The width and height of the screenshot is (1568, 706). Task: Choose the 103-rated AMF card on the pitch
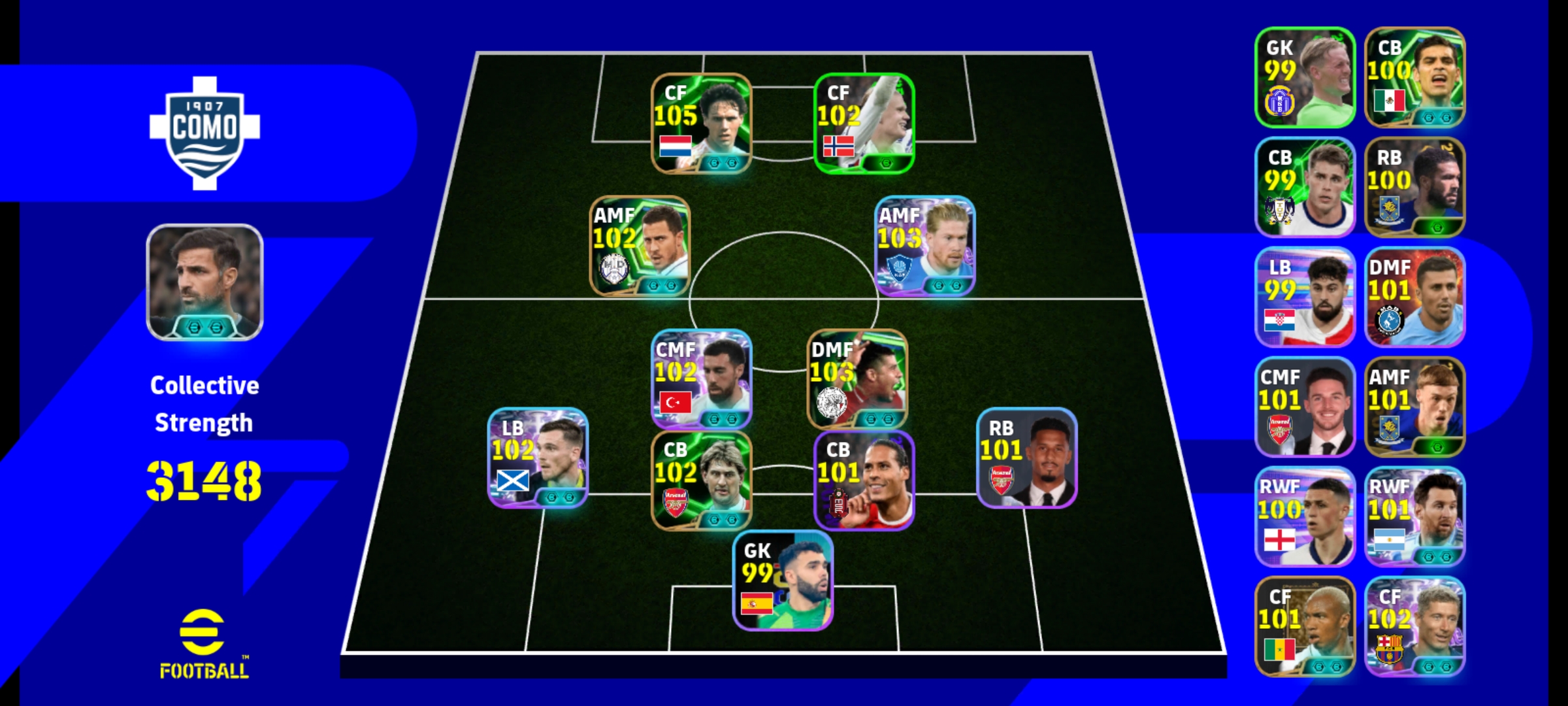[x=925, y=246]
